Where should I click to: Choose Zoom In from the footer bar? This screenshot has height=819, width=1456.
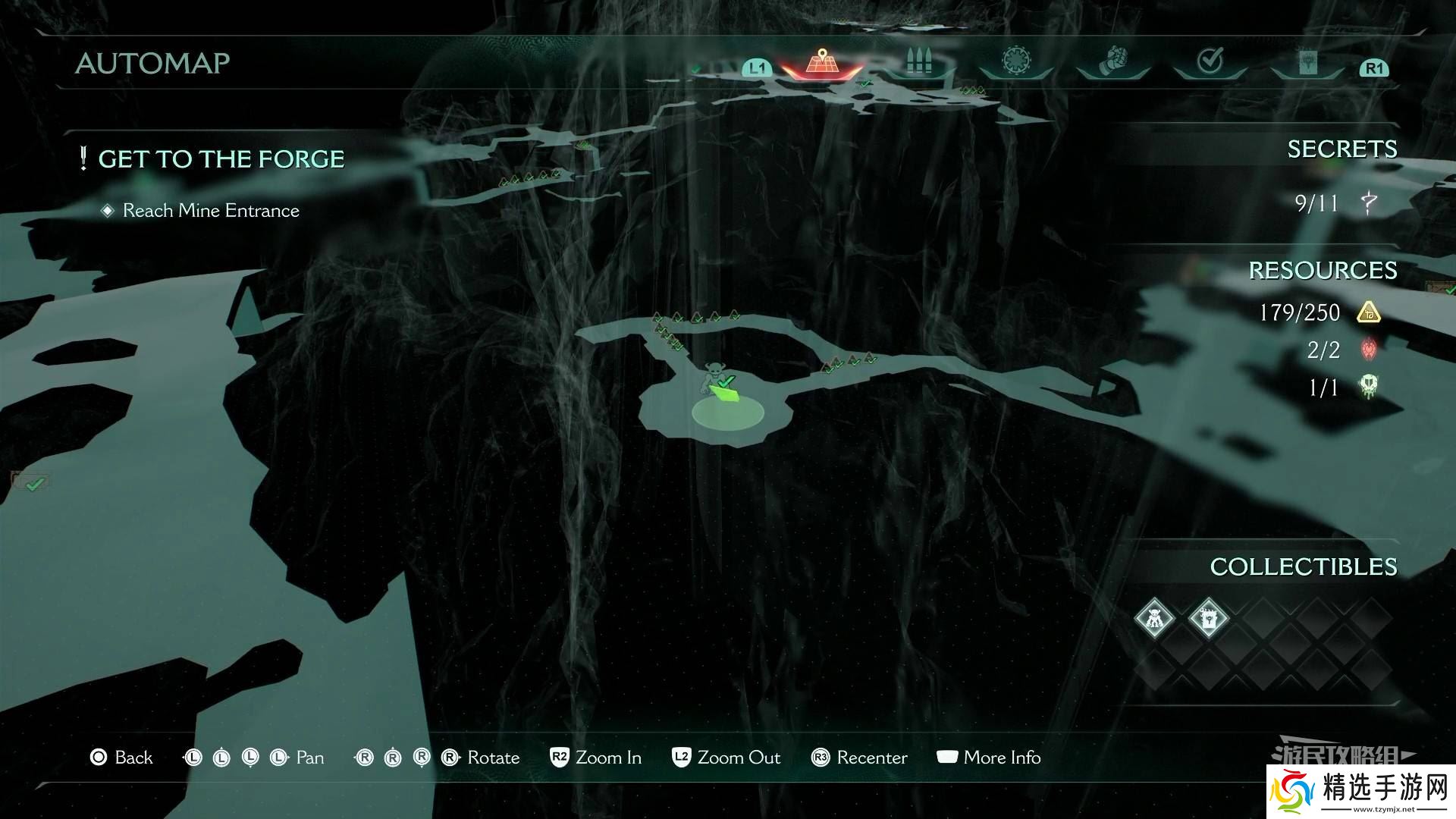[x=595, y=758]
